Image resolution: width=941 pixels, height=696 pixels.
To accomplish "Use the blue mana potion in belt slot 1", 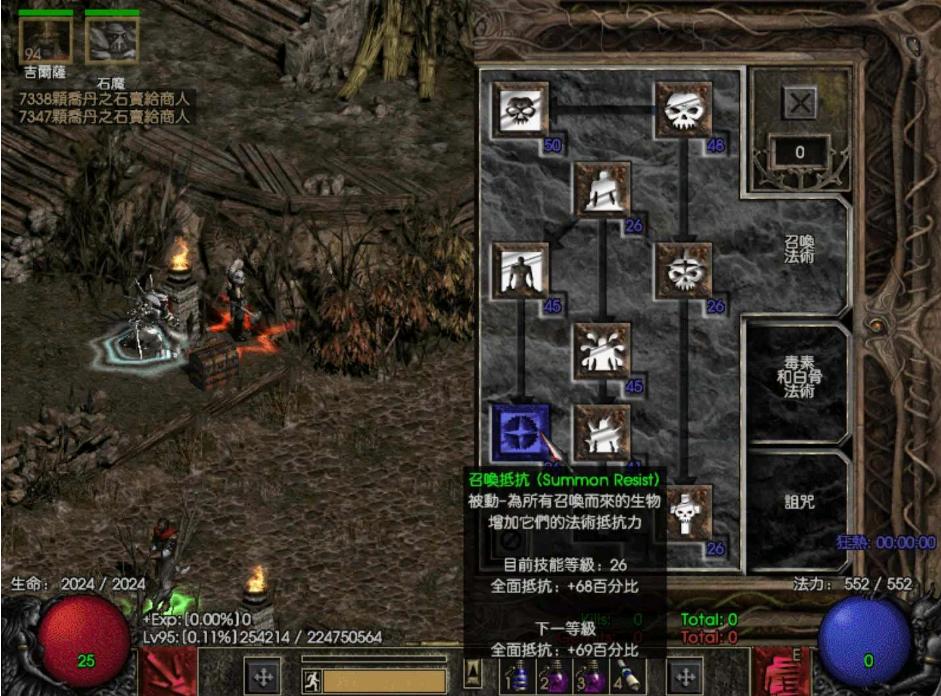I will (x=520, y=678).
